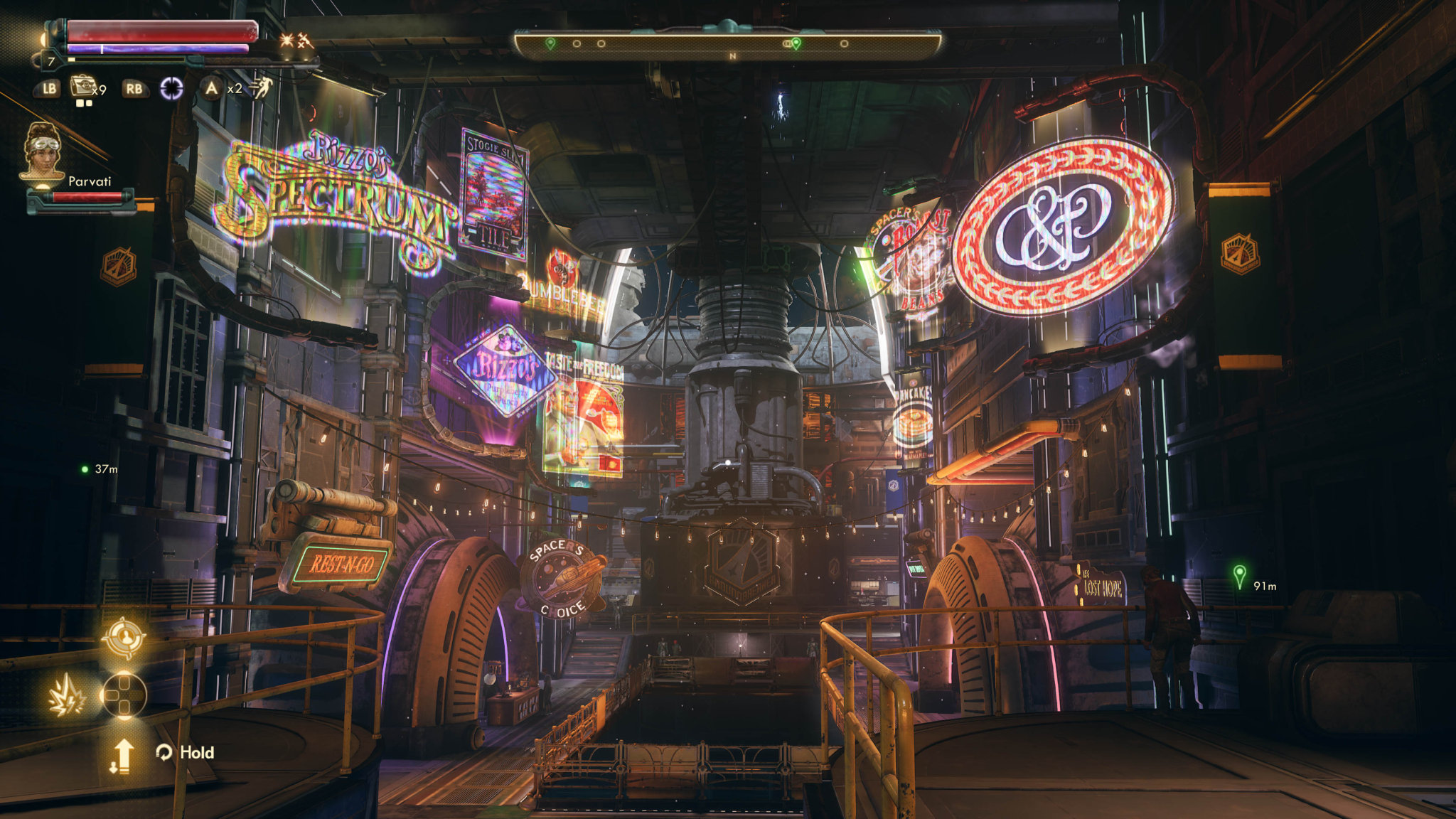
Task: Select the upward arrow companion command
Action: coord(122,754)
